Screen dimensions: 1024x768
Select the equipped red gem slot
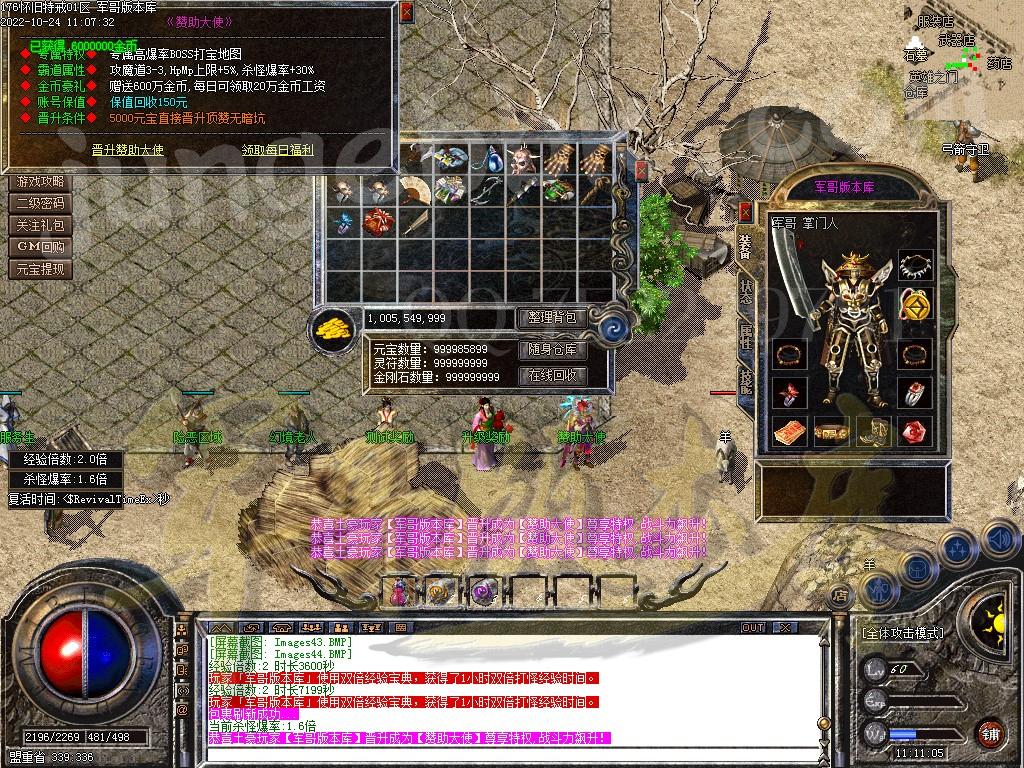[911, 432]
